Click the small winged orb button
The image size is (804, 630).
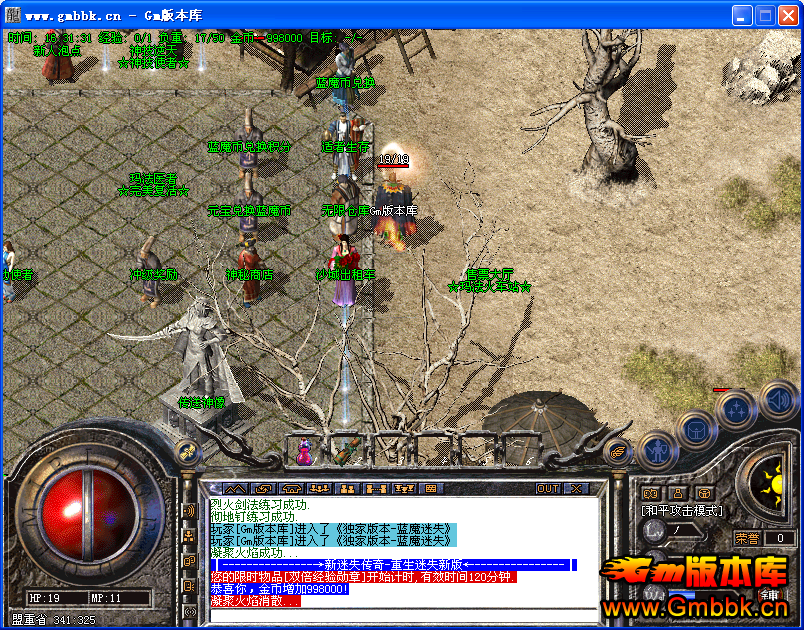coord(618,452)
